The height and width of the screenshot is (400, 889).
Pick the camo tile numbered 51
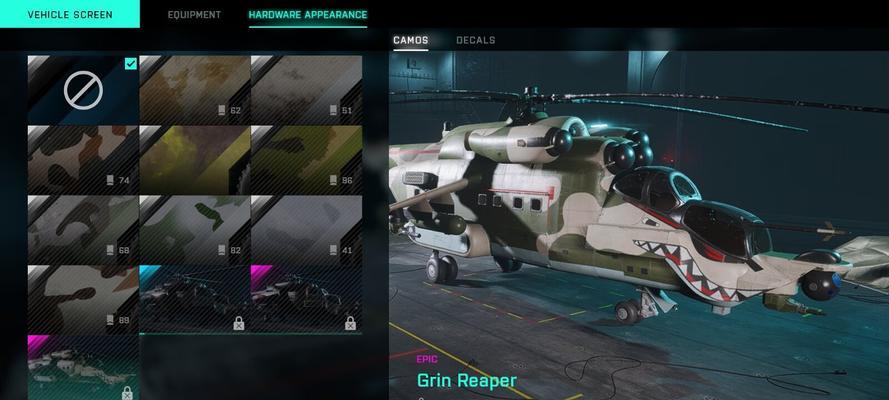pyautogui.click(x=306, y=89)
